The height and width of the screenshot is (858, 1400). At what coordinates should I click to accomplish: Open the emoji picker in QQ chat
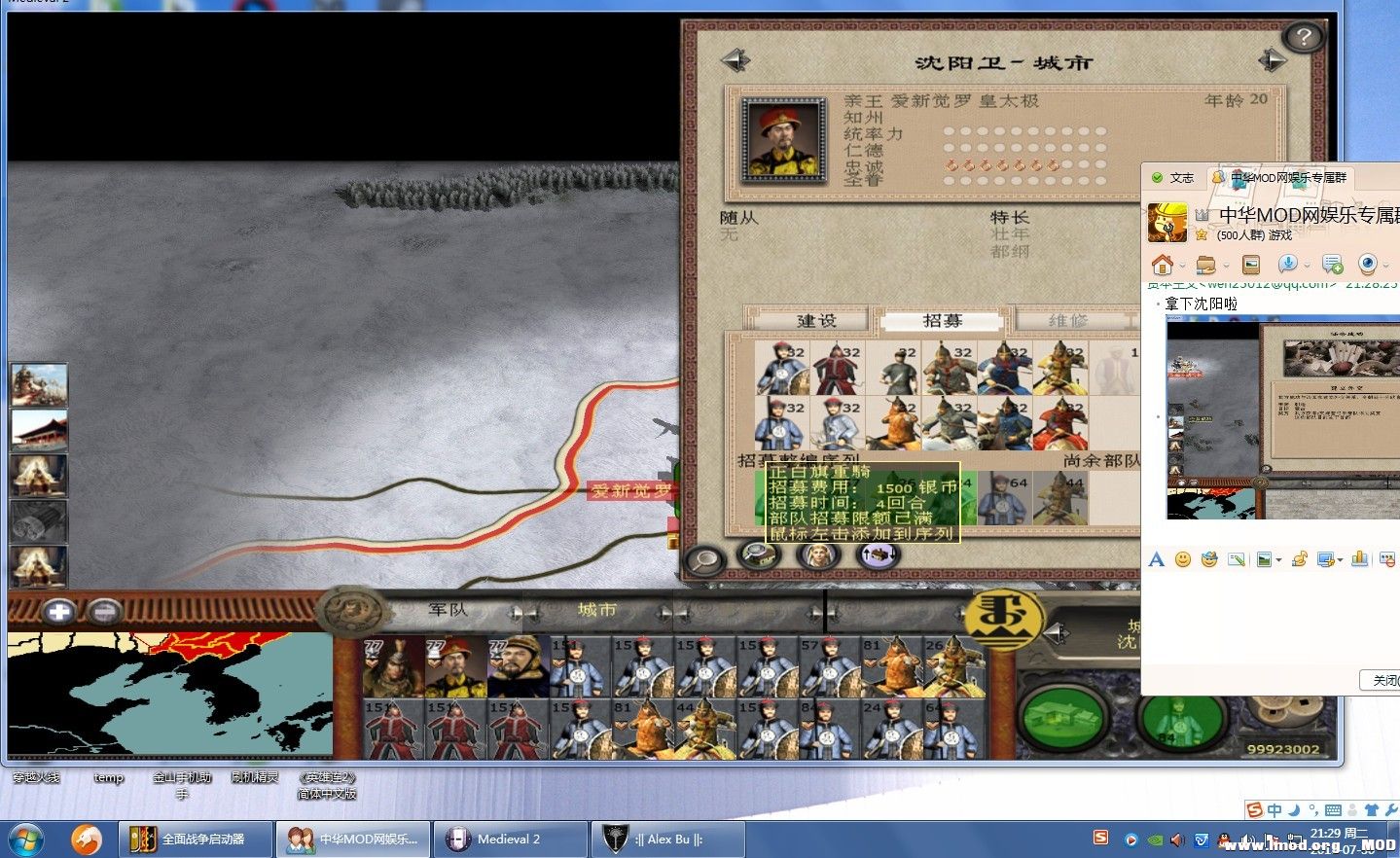(x=1183, y=559)
